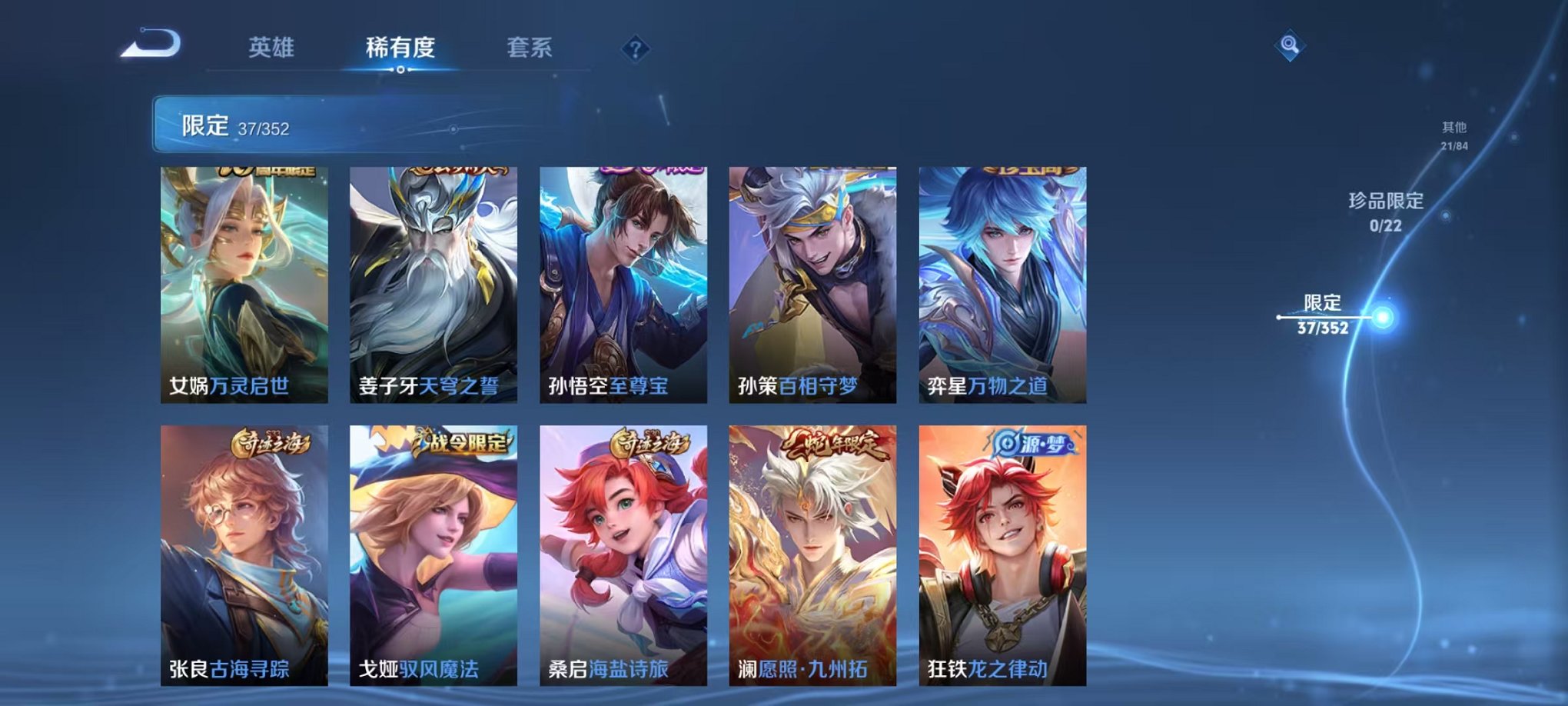Select the 稀有度 tab
Image resolution: width=1568 pixels, height=706 pixels.
pos(397,46)
